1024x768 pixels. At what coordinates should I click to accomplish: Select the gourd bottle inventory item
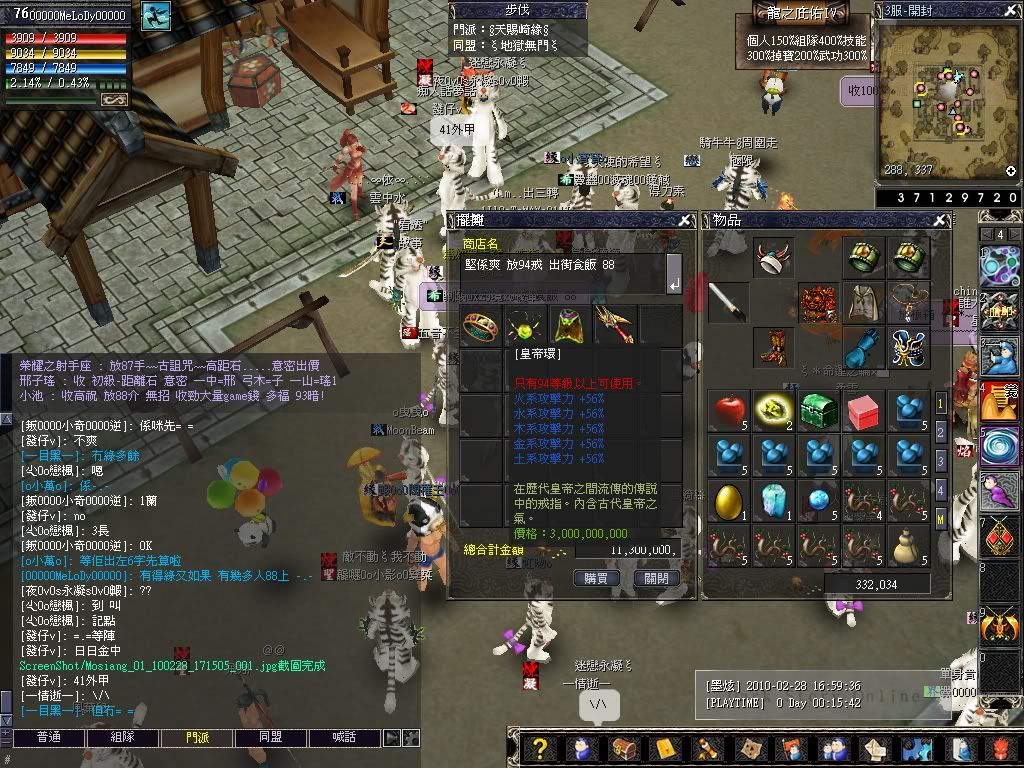click(x=907, y=544)
